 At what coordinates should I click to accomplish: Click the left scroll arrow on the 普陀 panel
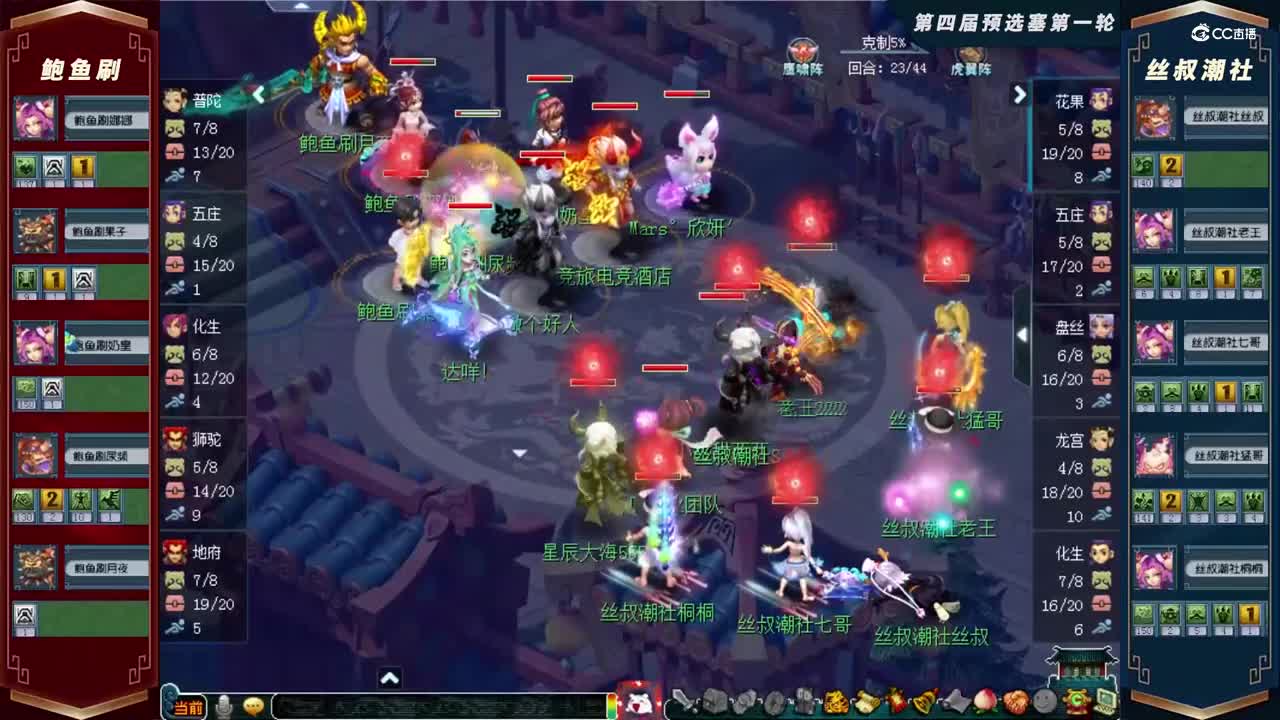pos(258,95)
